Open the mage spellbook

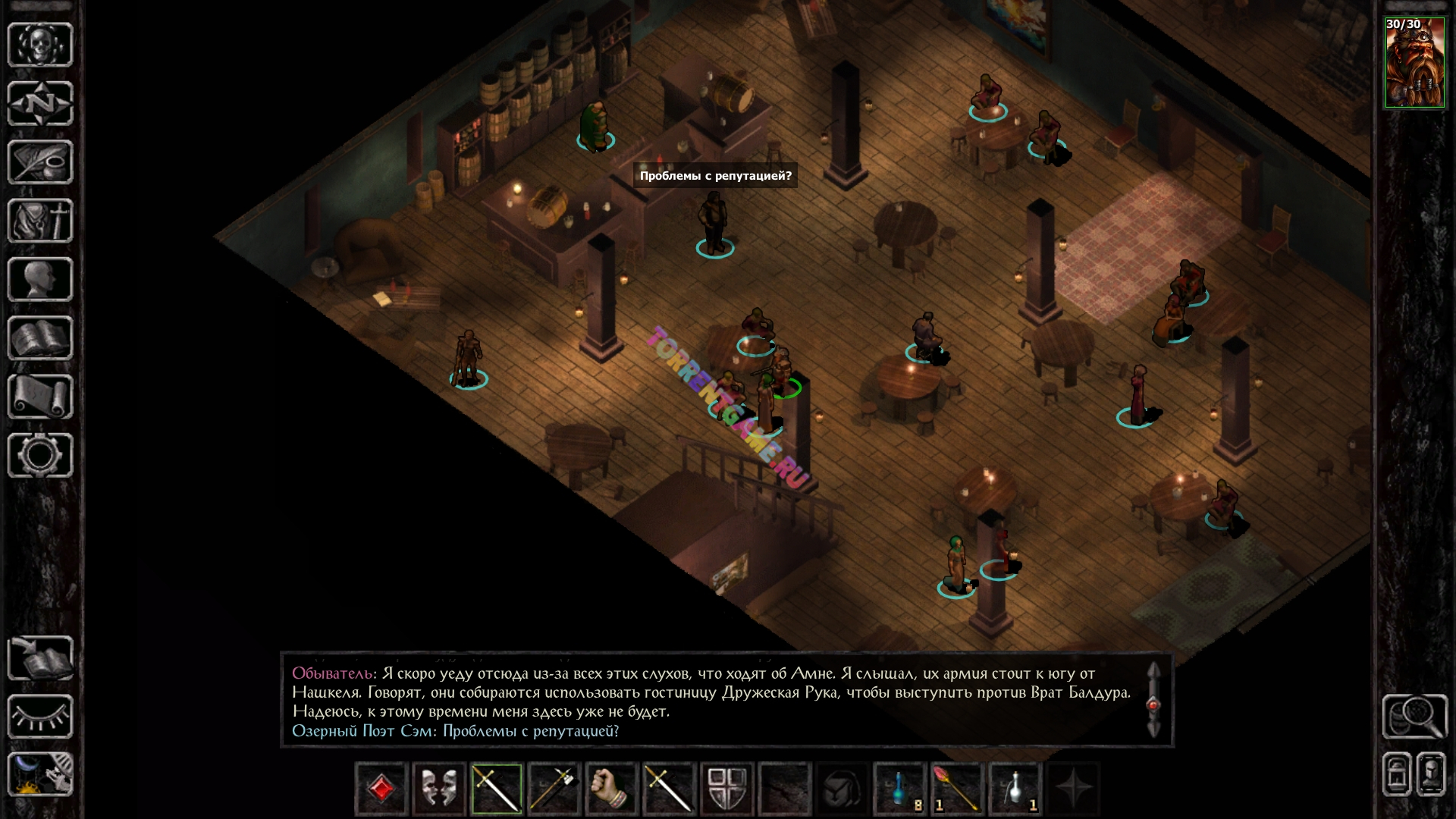(40, 337)
